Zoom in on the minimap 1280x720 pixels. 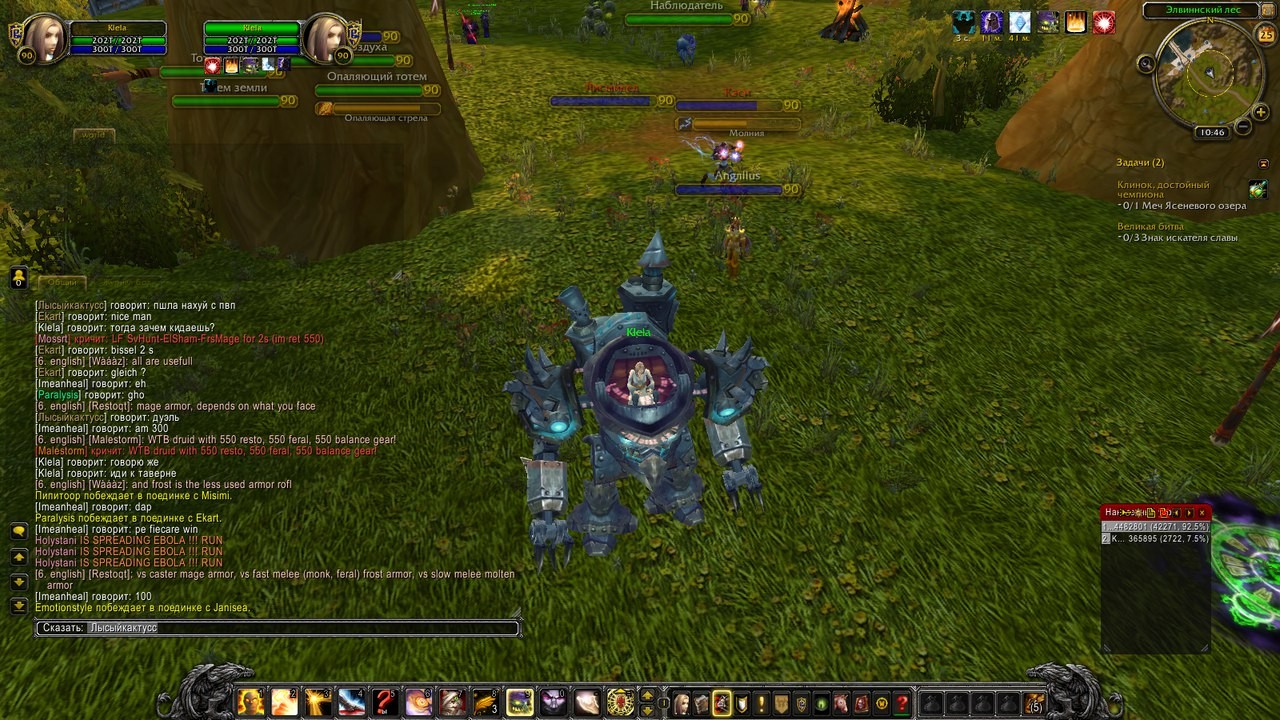tap(1260, 113)
